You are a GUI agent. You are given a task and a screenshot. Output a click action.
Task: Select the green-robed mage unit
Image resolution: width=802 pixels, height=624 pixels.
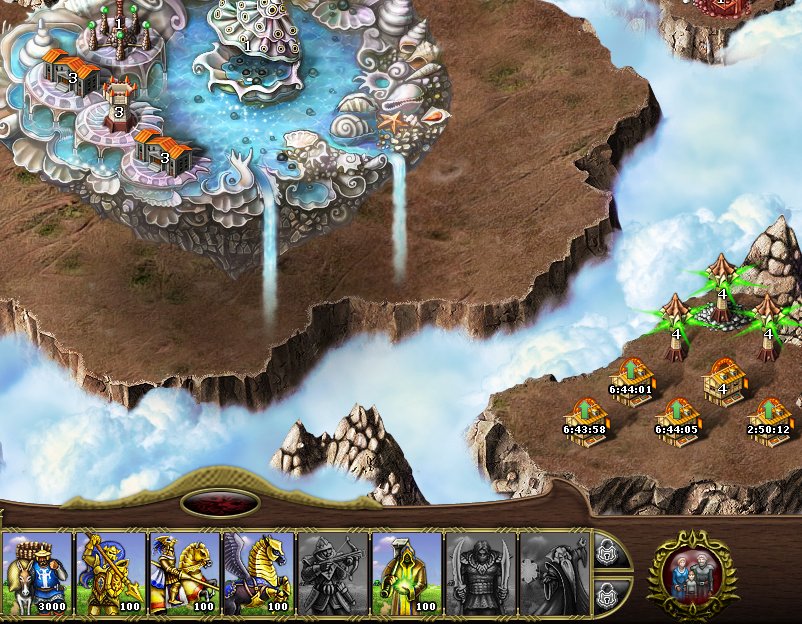coord(407,573)
